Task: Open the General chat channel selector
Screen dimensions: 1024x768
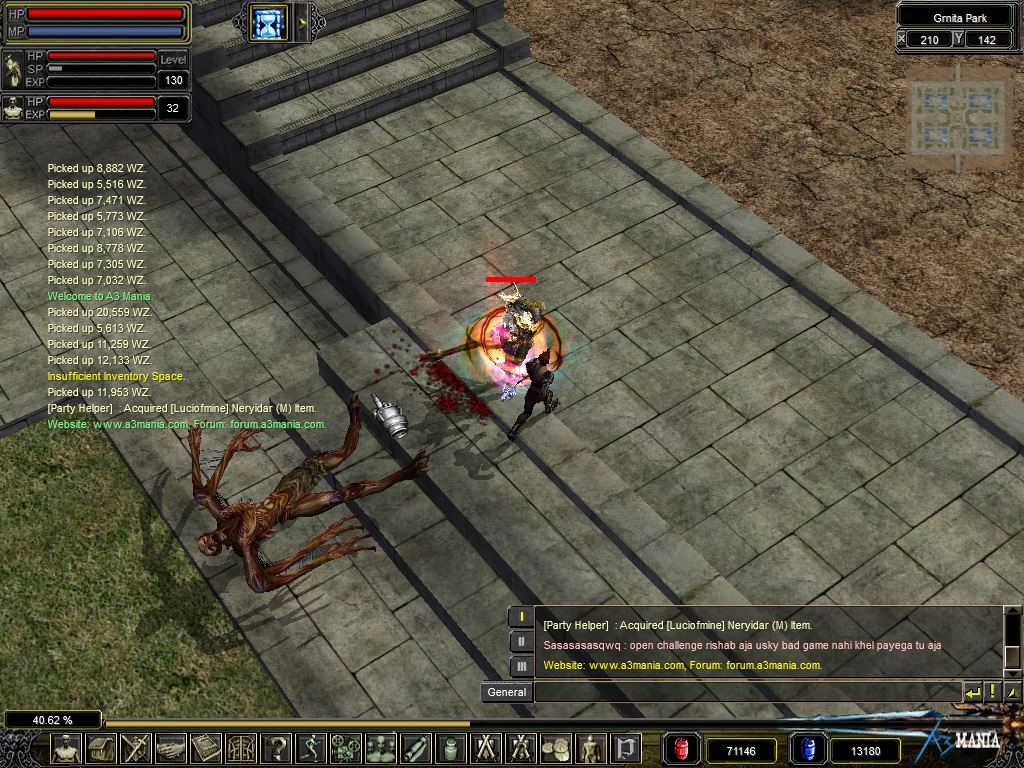Action: (x=506, y=691)
